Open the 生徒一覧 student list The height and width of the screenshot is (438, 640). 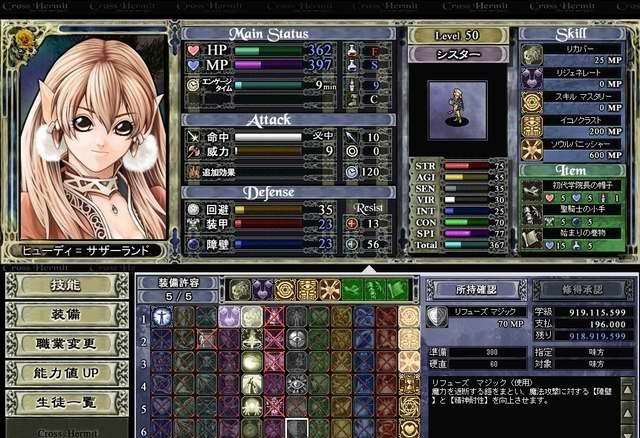65,402
